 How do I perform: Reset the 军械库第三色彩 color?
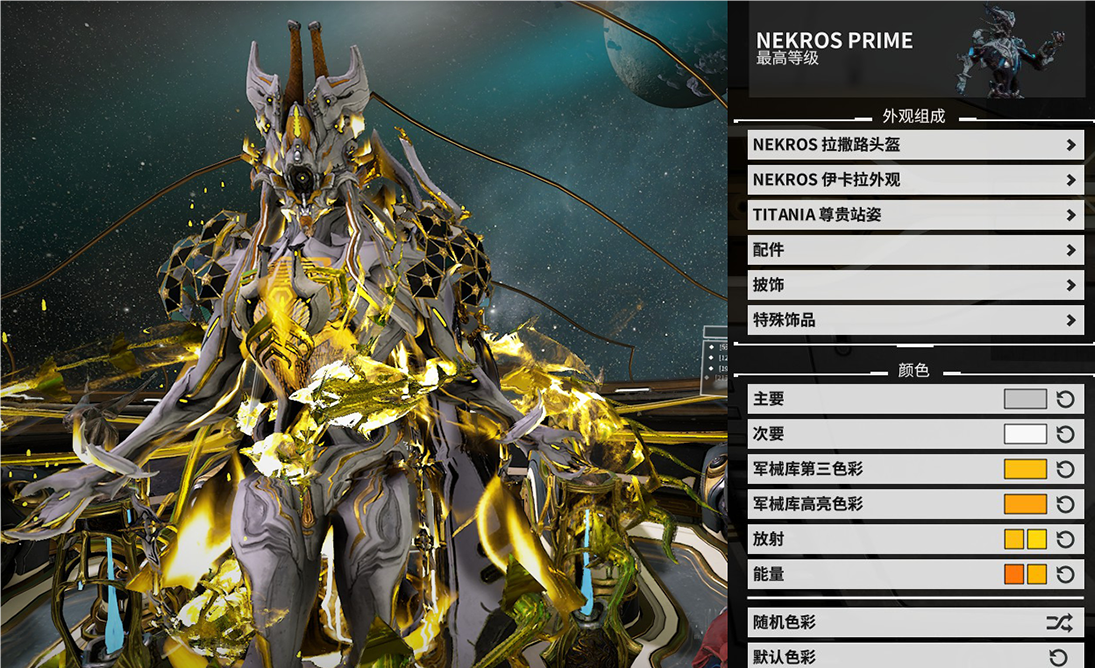1066,469
